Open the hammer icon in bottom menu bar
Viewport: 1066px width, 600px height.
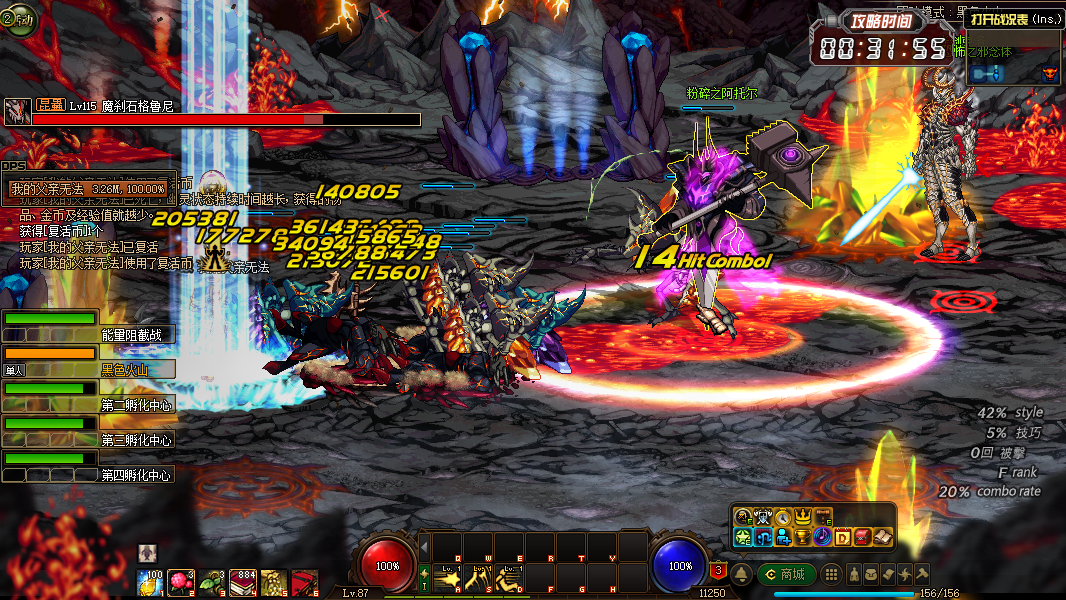click(x=922, y=574)
